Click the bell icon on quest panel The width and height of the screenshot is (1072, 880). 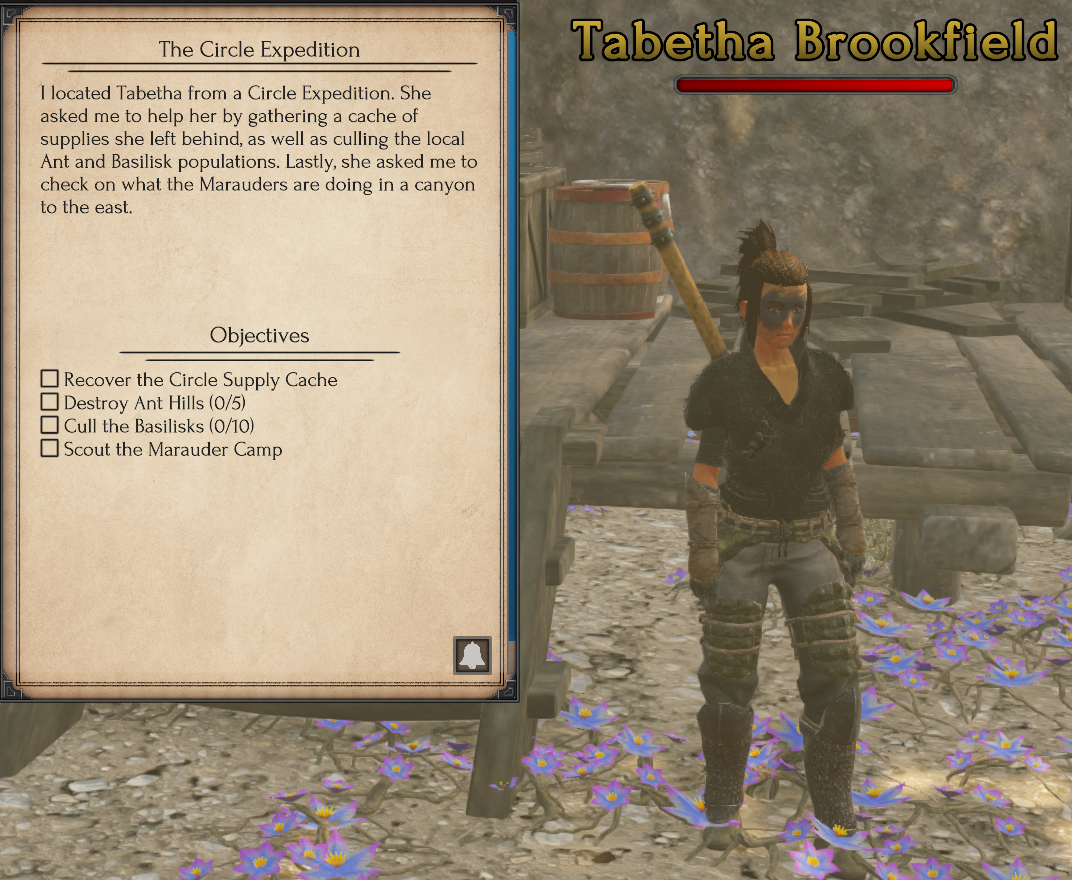[x=472, y=655]
